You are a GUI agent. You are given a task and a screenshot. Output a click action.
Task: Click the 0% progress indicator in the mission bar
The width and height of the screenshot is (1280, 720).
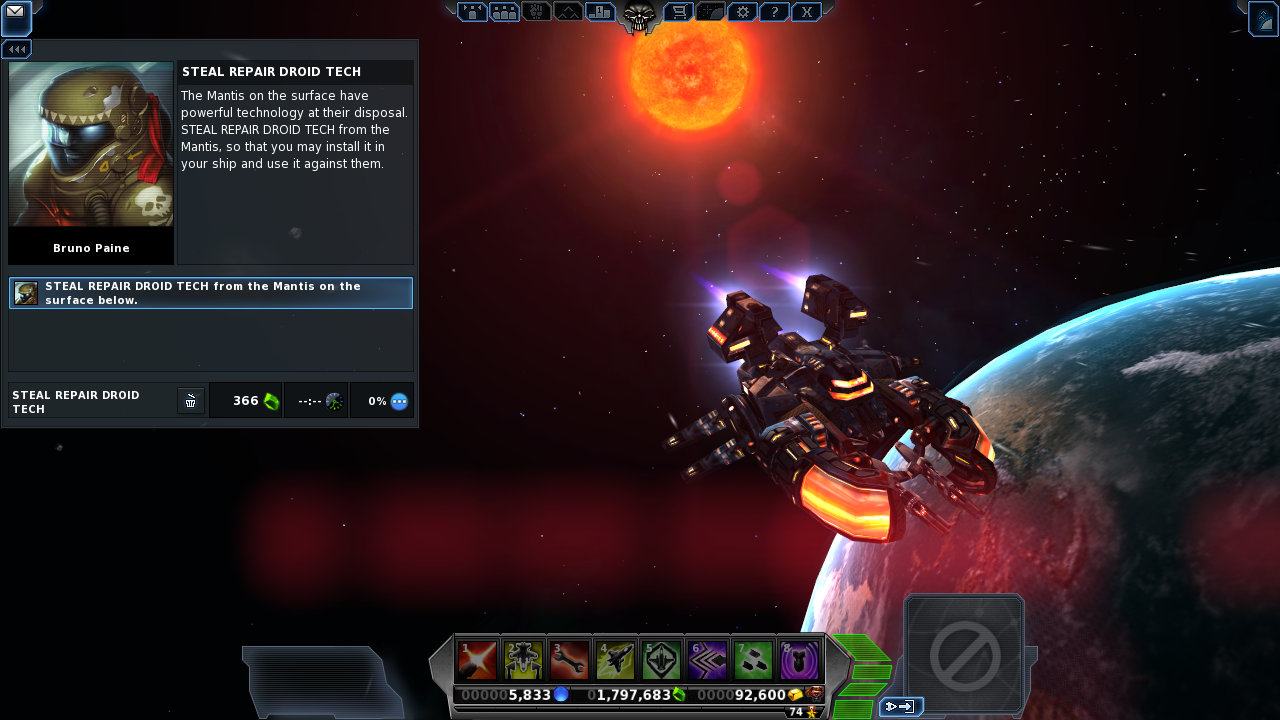(x=382, y=400)
